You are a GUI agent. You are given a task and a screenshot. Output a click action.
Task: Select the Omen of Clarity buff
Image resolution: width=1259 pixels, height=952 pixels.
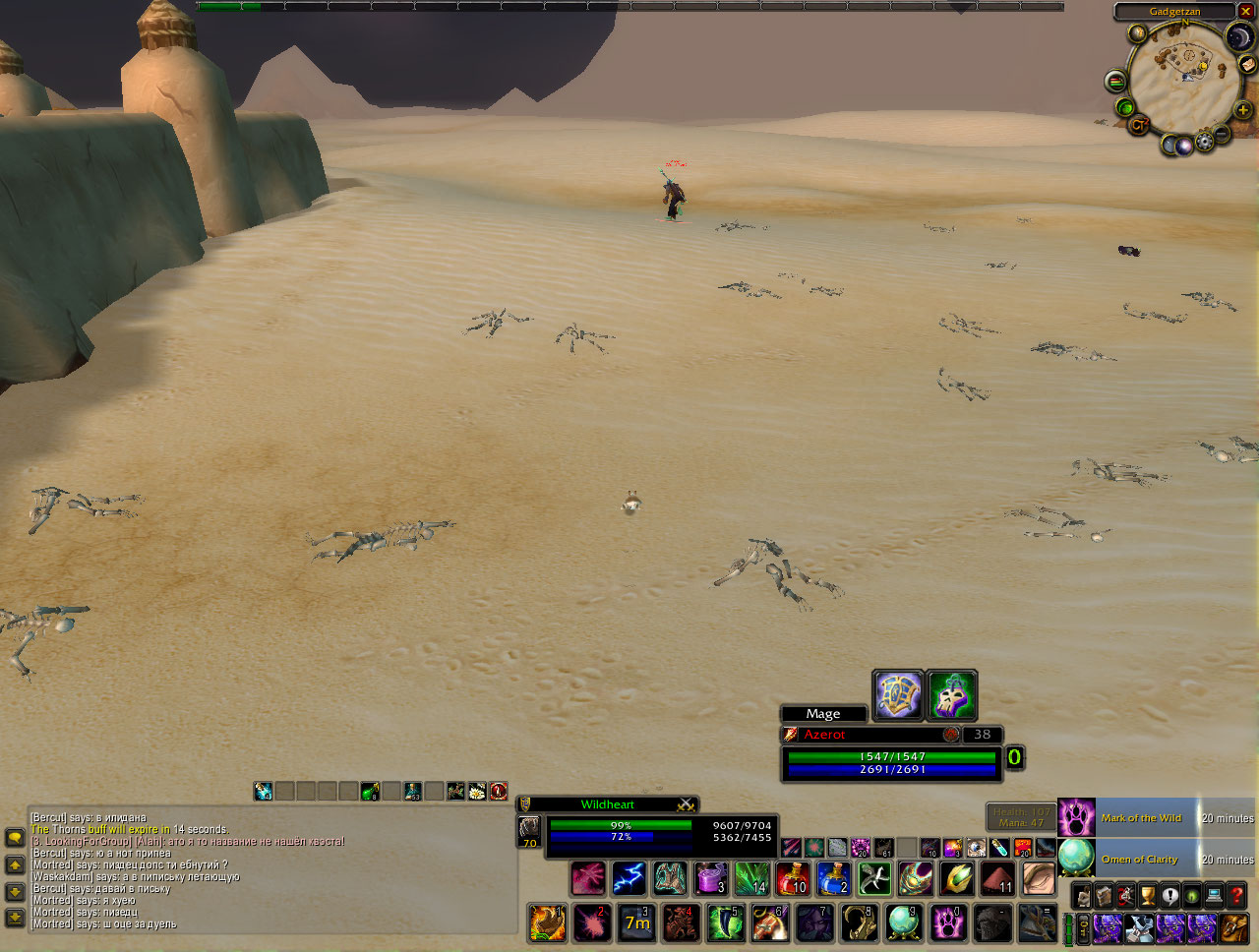(1139, 859)
